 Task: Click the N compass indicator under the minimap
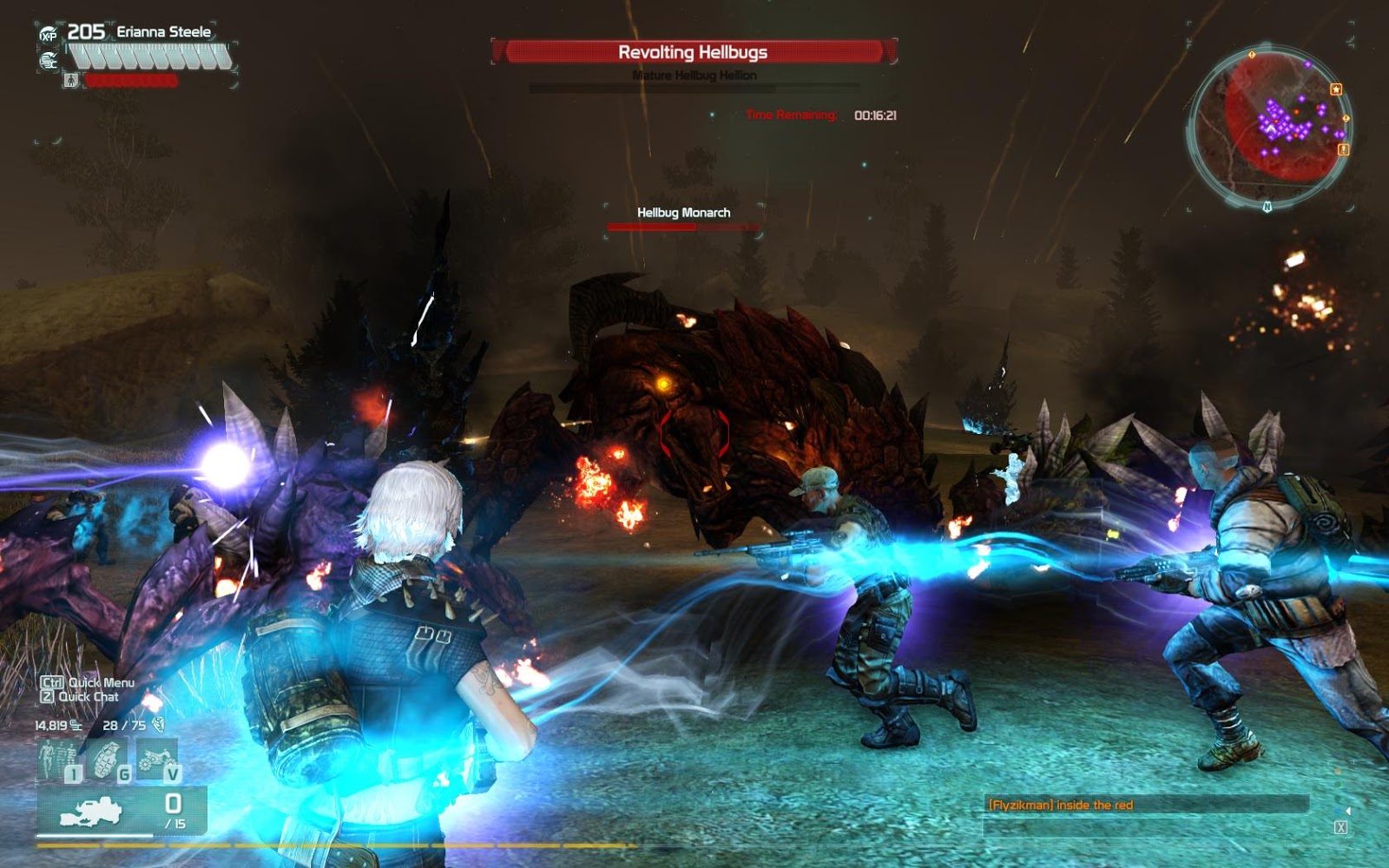click(1267, 207)
